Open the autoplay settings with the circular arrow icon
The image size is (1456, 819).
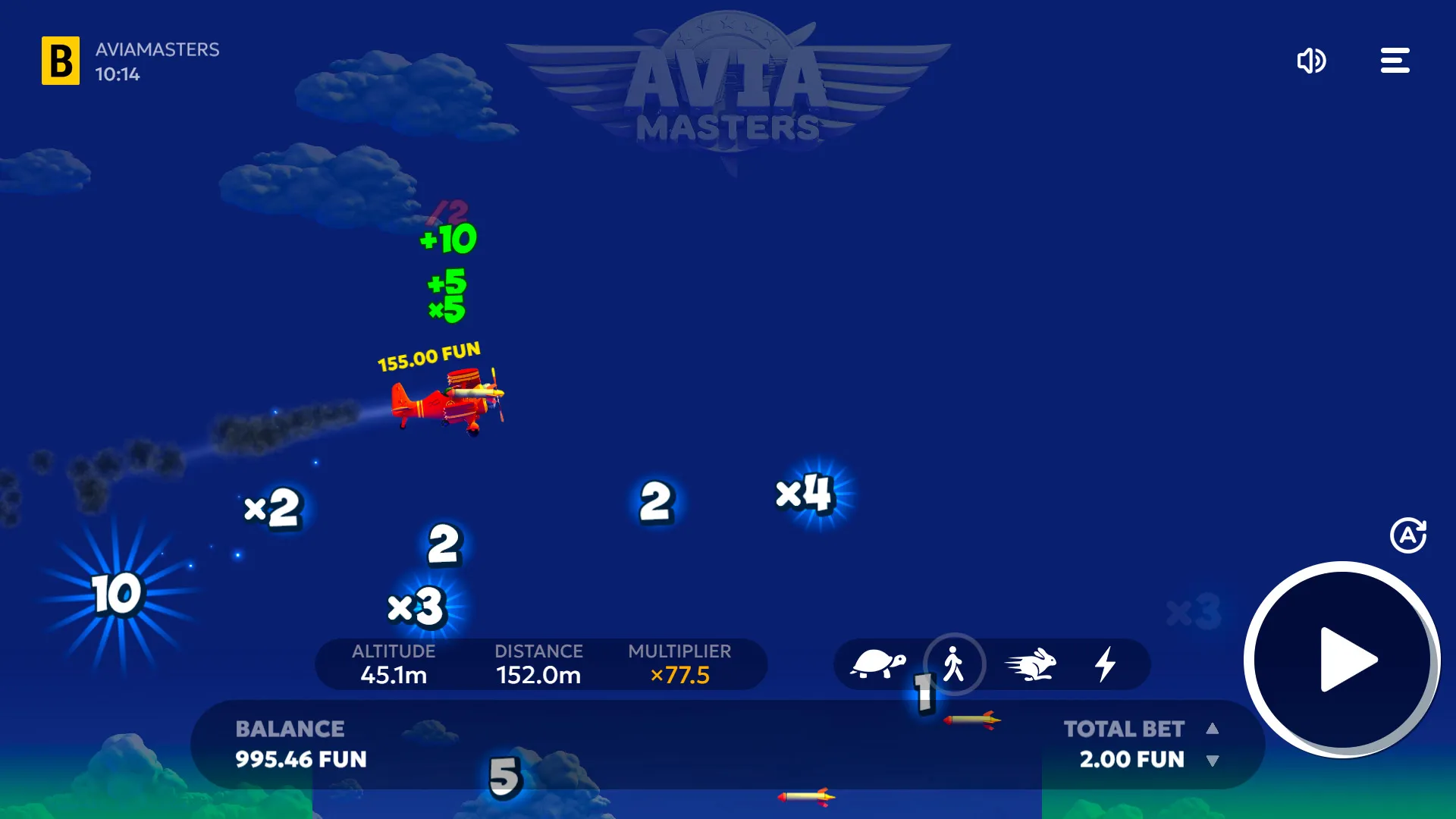coord(1407,535)
